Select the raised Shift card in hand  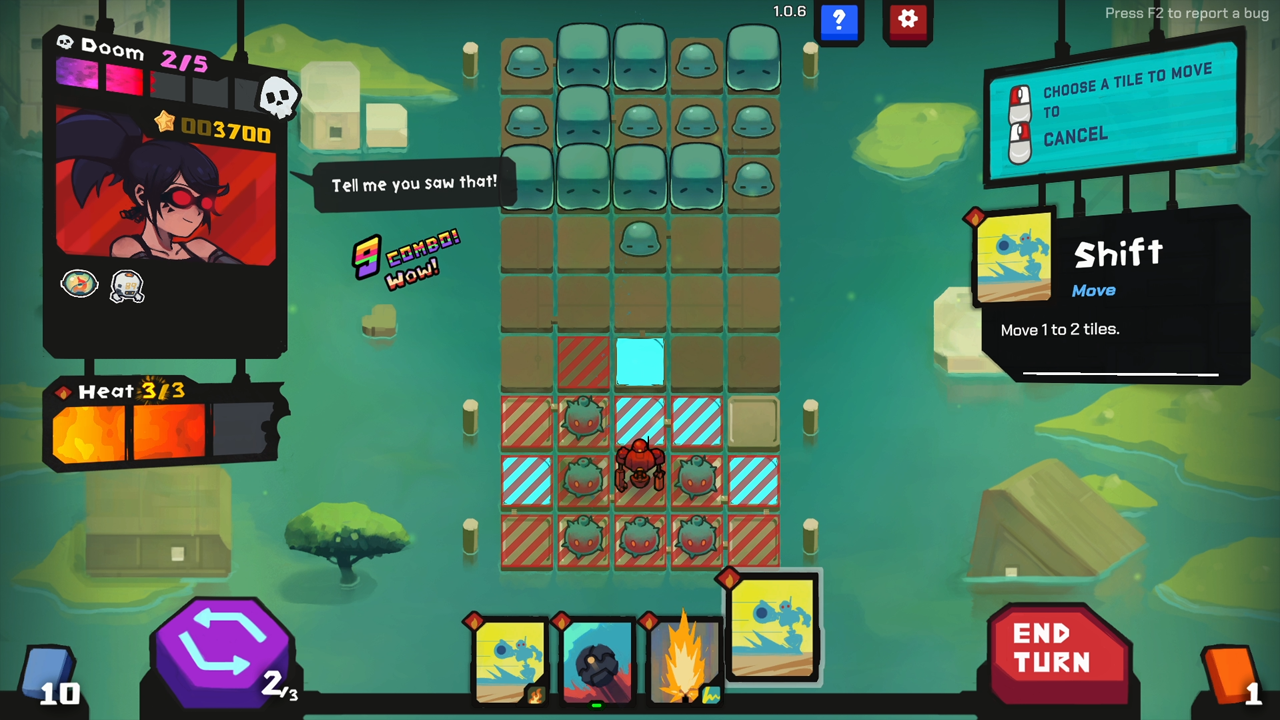coord(772,627)
